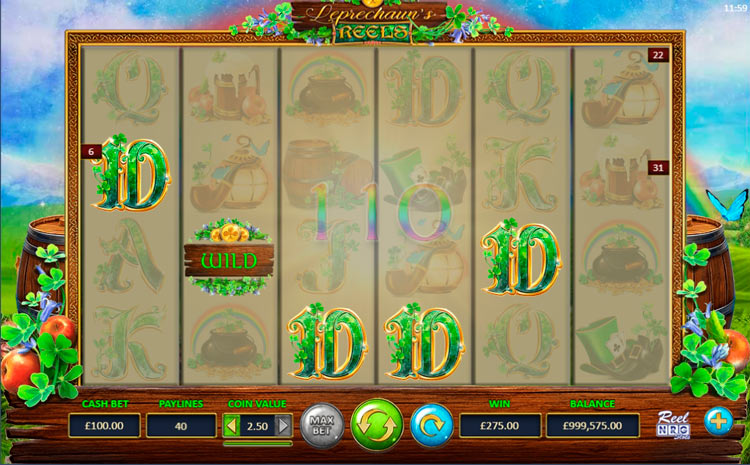Select the payline 31 marker
The height and width of the screenshot is (465, 750).
[x=658, y=167]
